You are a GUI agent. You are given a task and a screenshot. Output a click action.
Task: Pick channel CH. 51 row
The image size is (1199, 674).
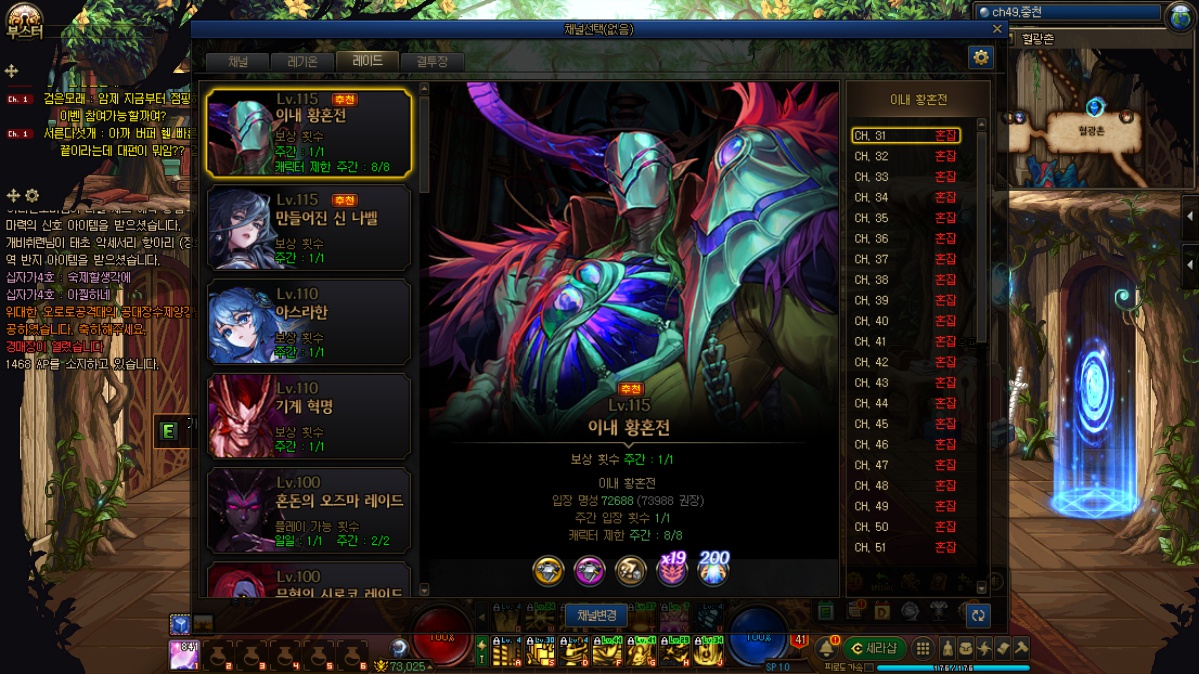click(x=905, y=547)
